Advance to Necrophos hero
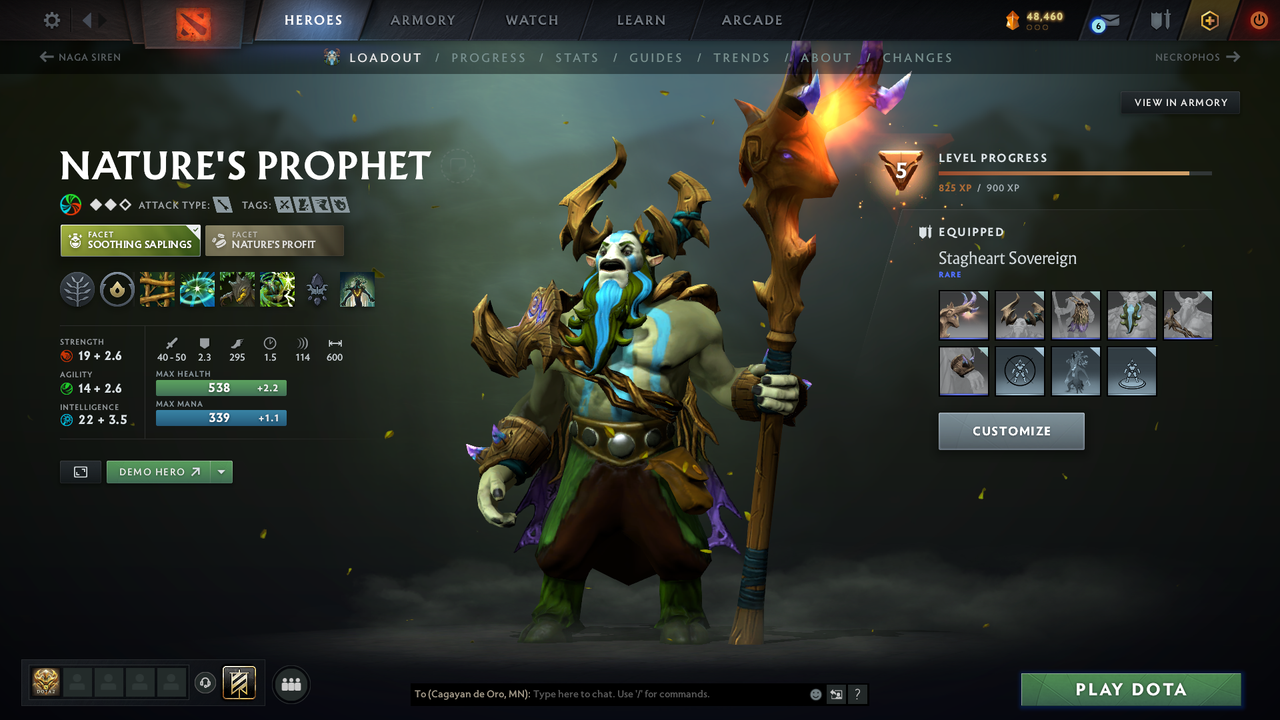1280x720 pixels. [x=1197, y=57]
